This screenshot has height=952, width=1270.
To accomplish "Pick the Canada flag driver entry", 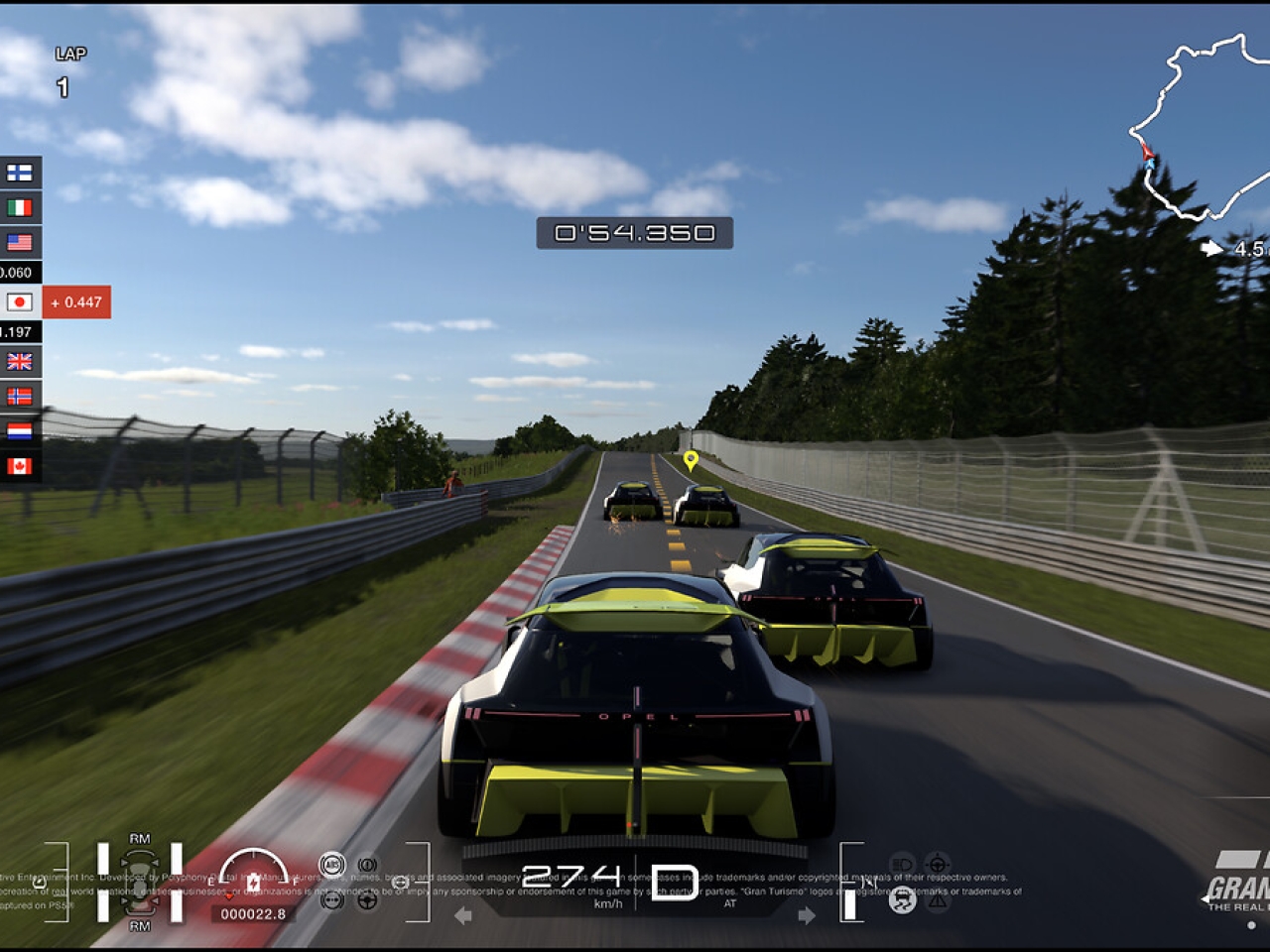I will [x=19, y=465].
